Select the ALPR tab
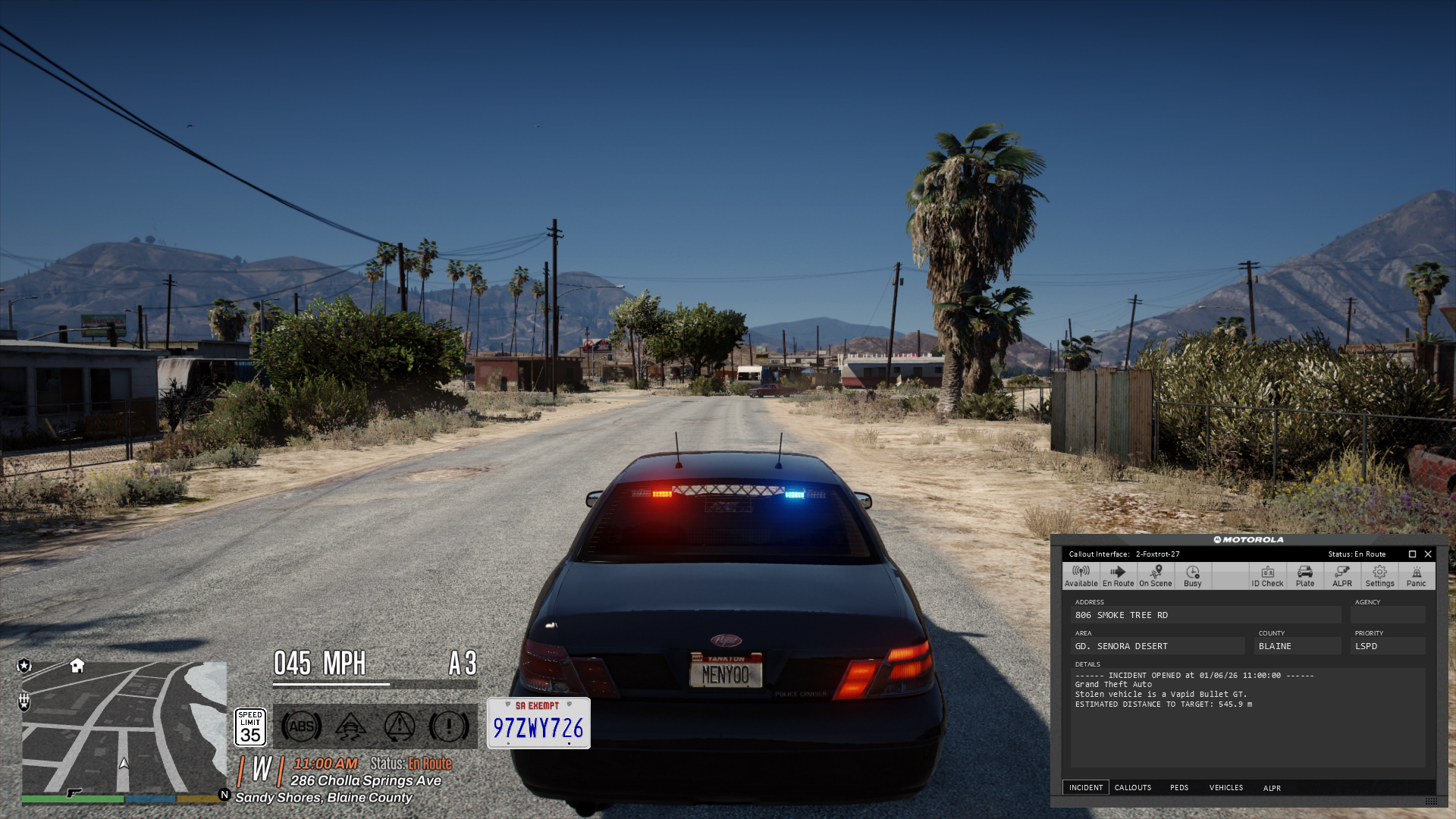The height and width of the screenshot is (819, 1456). (1272, 787)
